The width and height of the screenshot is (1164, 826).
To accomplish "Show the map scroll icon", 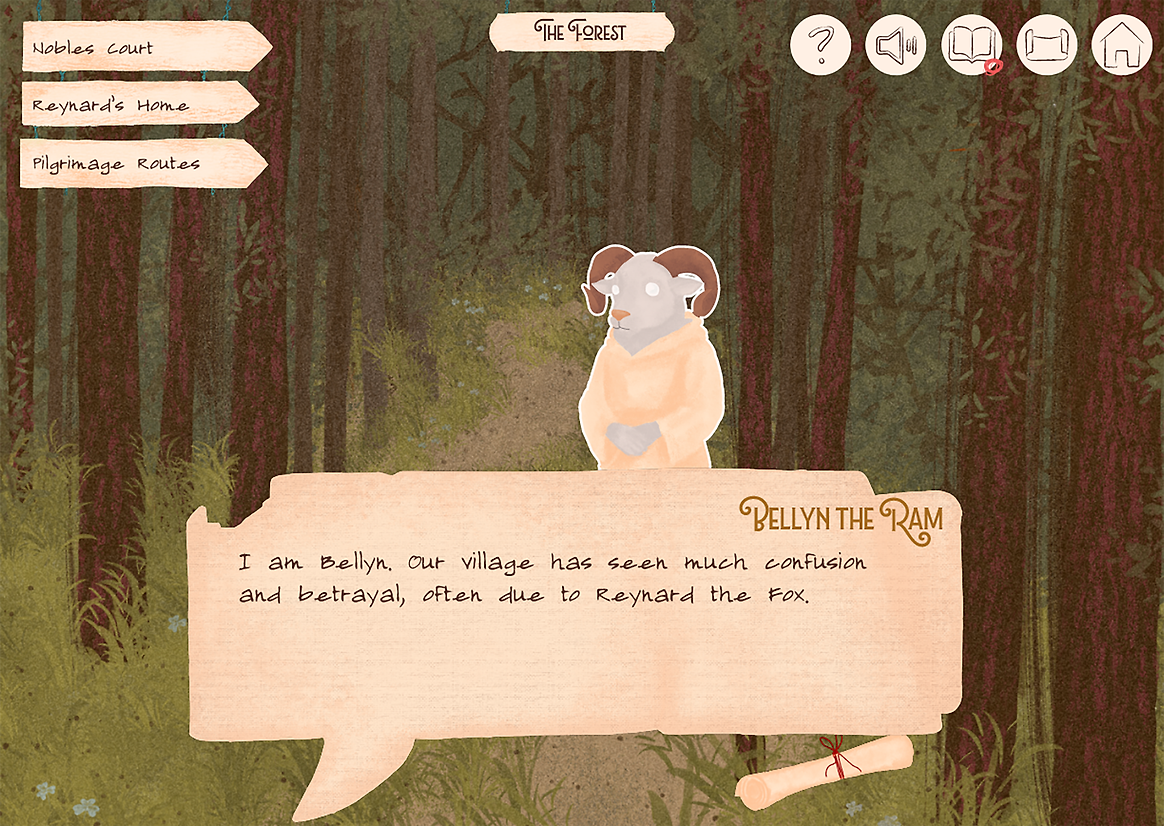I will 1046,45.
